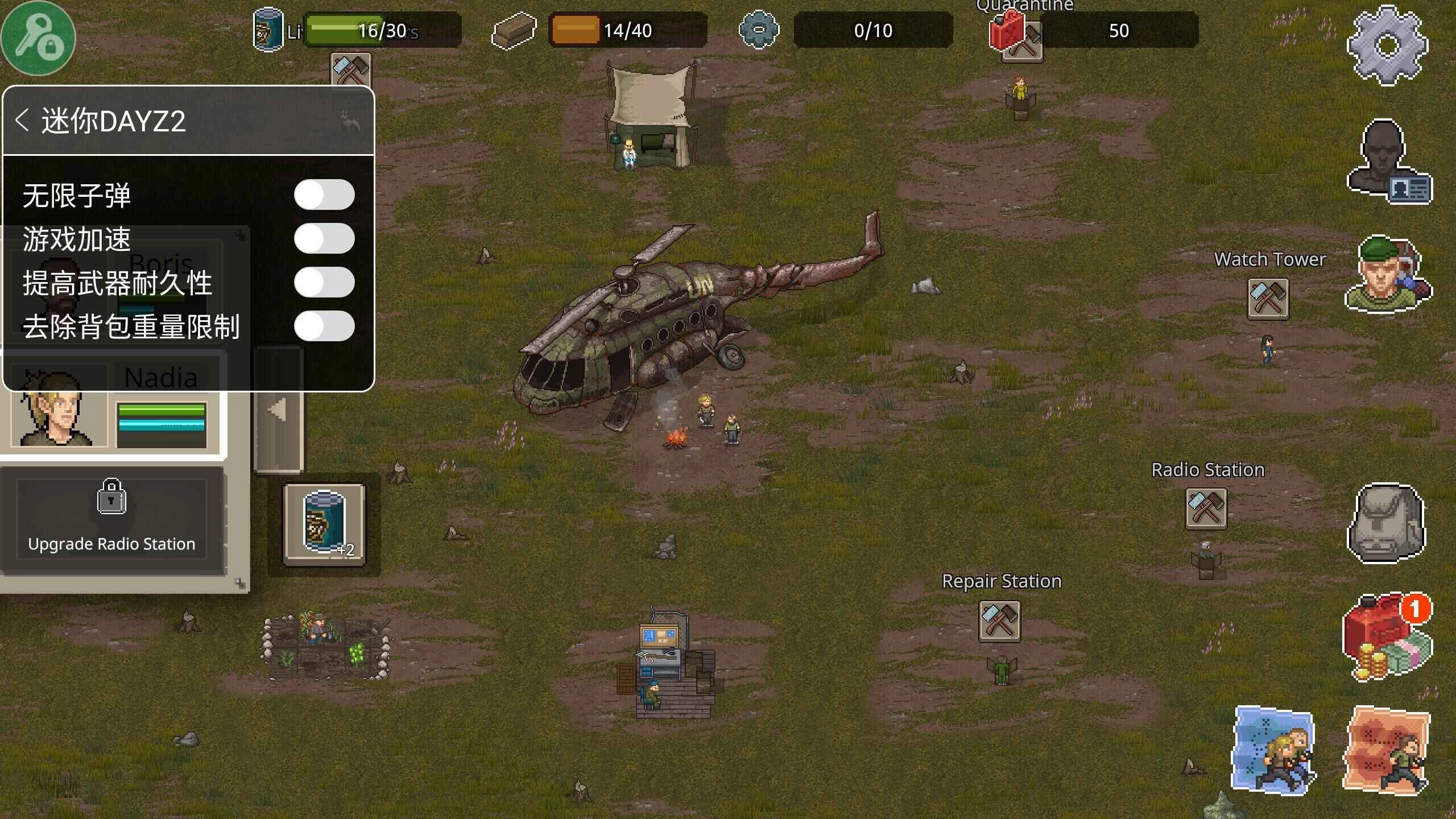Click the canned food +2 thumbnail
The image size is (1456, 819).
tap(325, 521)
